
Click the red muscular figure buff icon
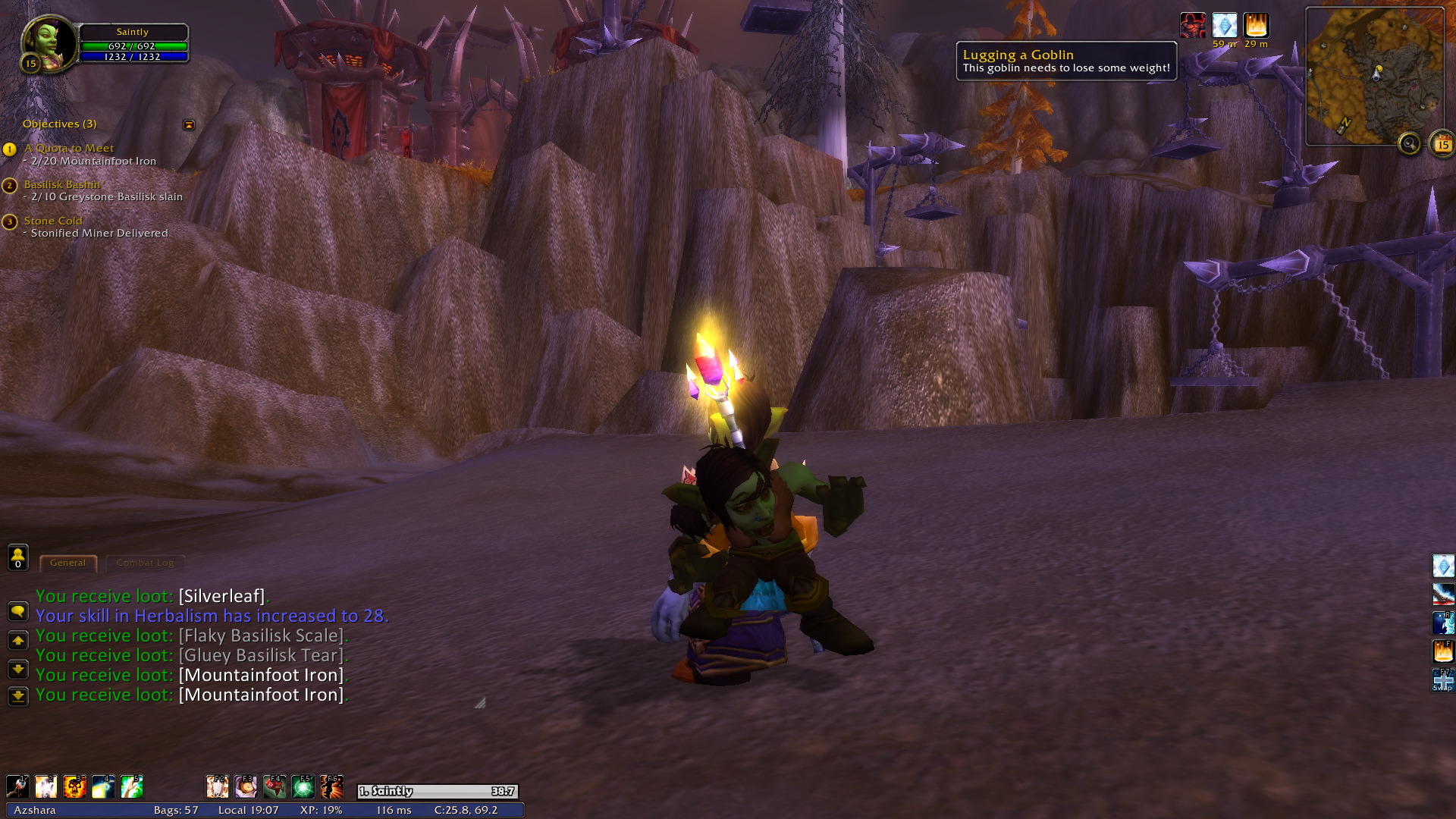tap(1193, 26)
